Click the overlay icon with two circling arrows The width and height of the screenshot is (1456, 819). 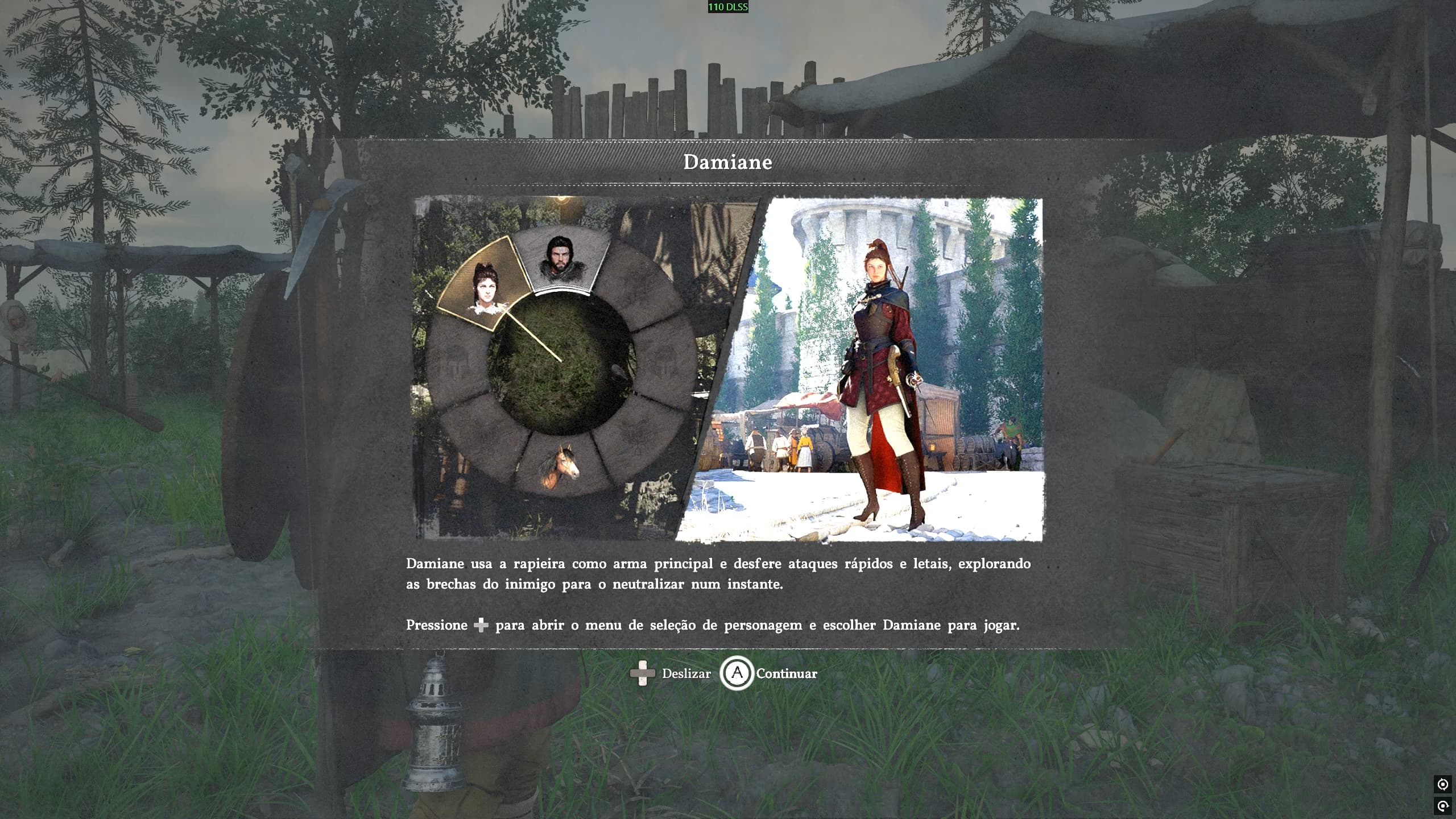tap(1443, 785)
